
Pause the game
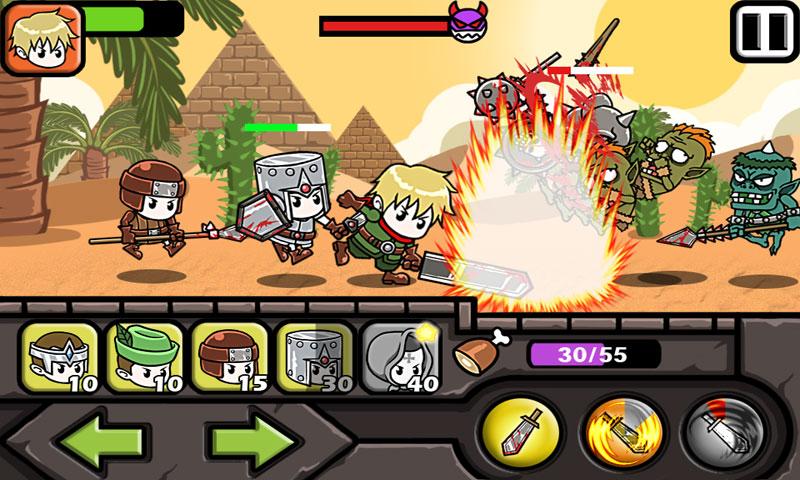[x=764, y=32]
